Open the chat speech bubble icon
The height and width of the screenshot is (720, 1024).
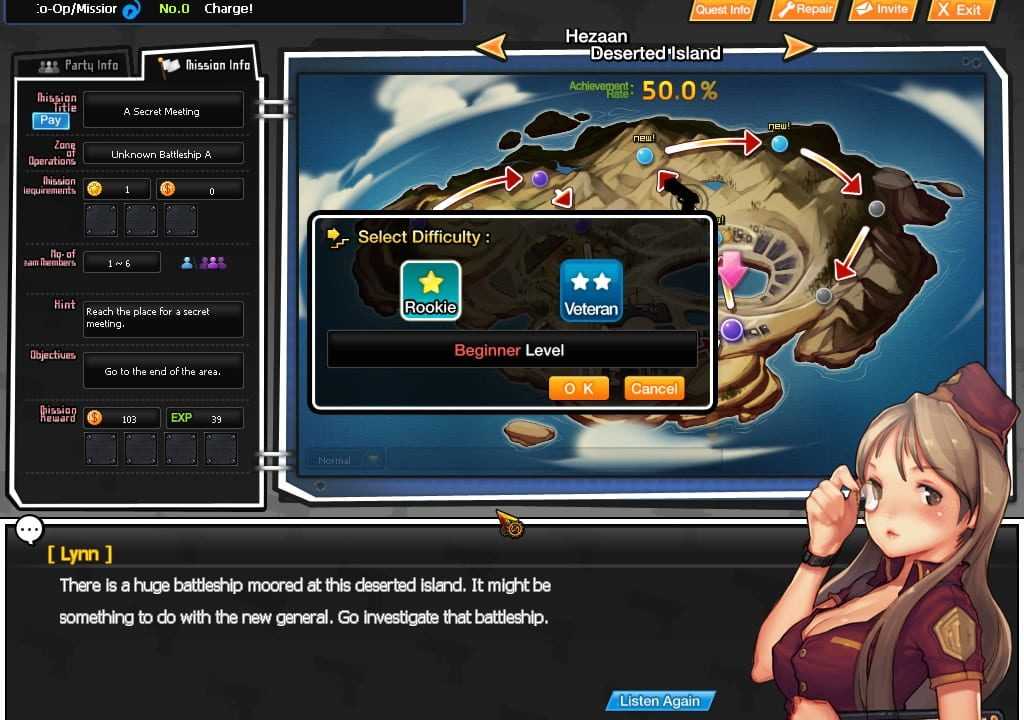point(29,529)
